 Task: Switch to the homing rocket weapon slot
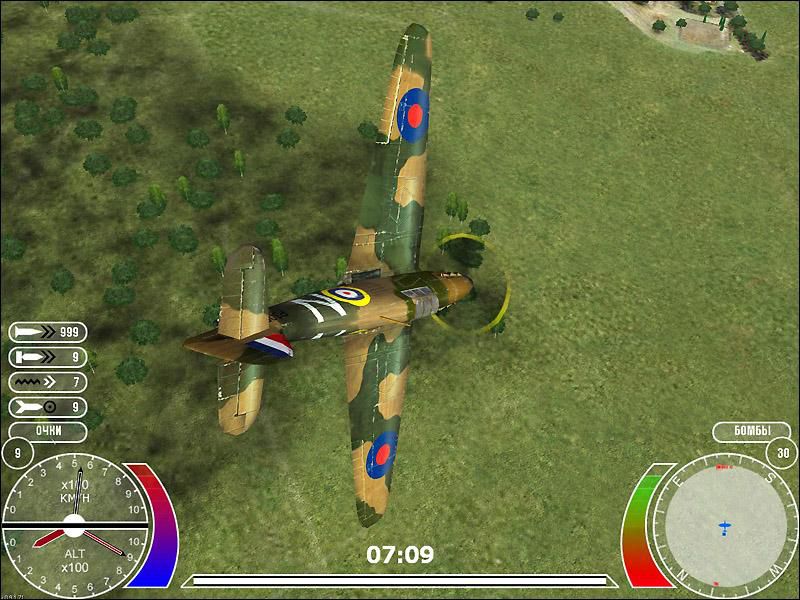click(47, 406)
